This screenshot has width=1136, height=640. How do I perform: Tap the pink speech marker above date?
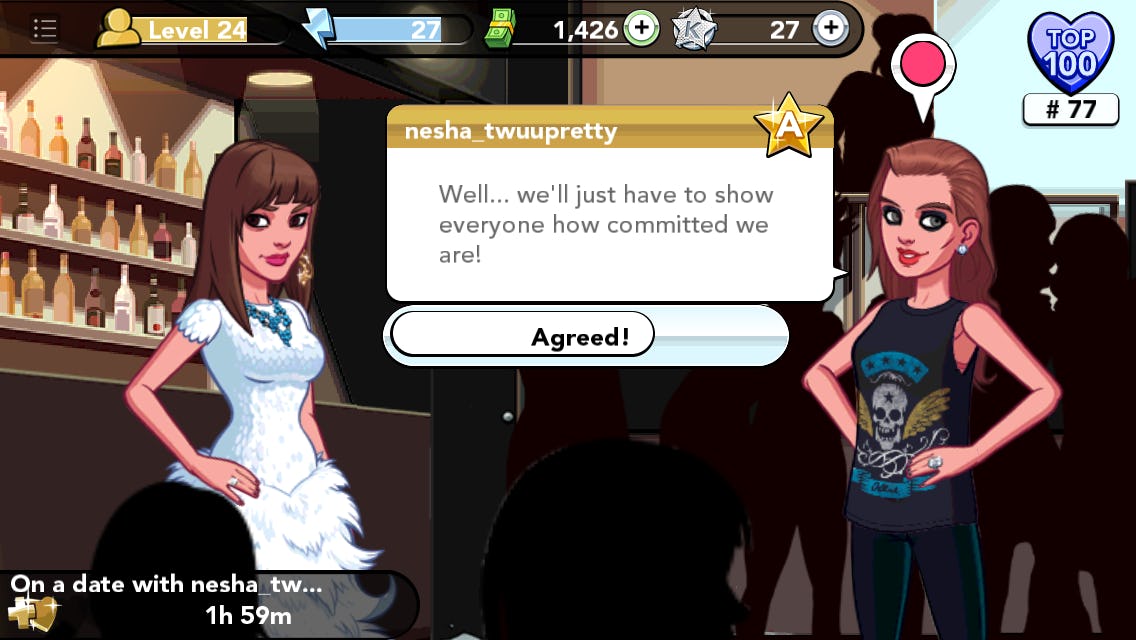(923, 64)
